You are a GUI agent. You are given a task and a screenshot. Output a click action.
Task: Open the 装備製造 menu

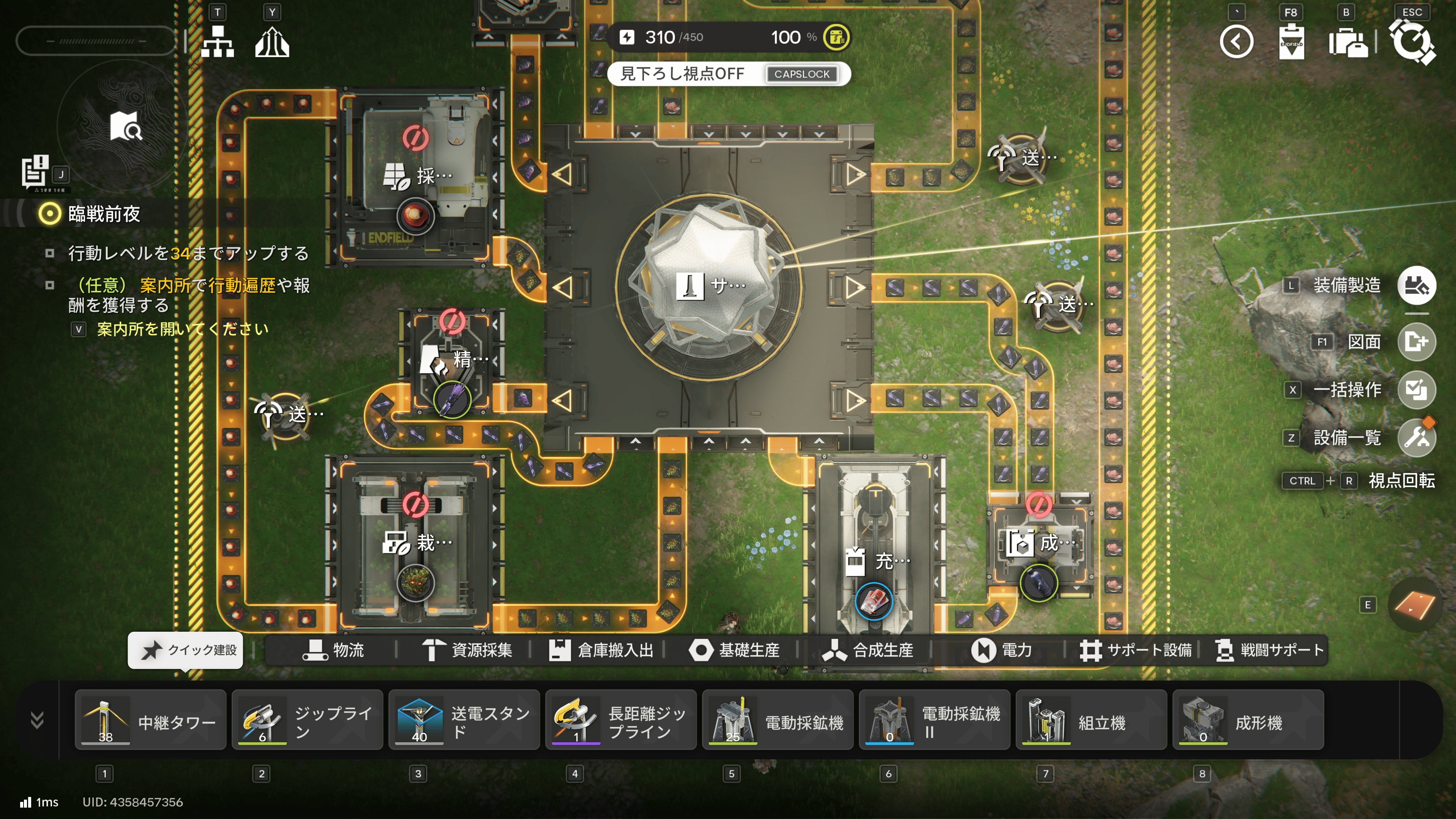click(x=1416, y=285)
